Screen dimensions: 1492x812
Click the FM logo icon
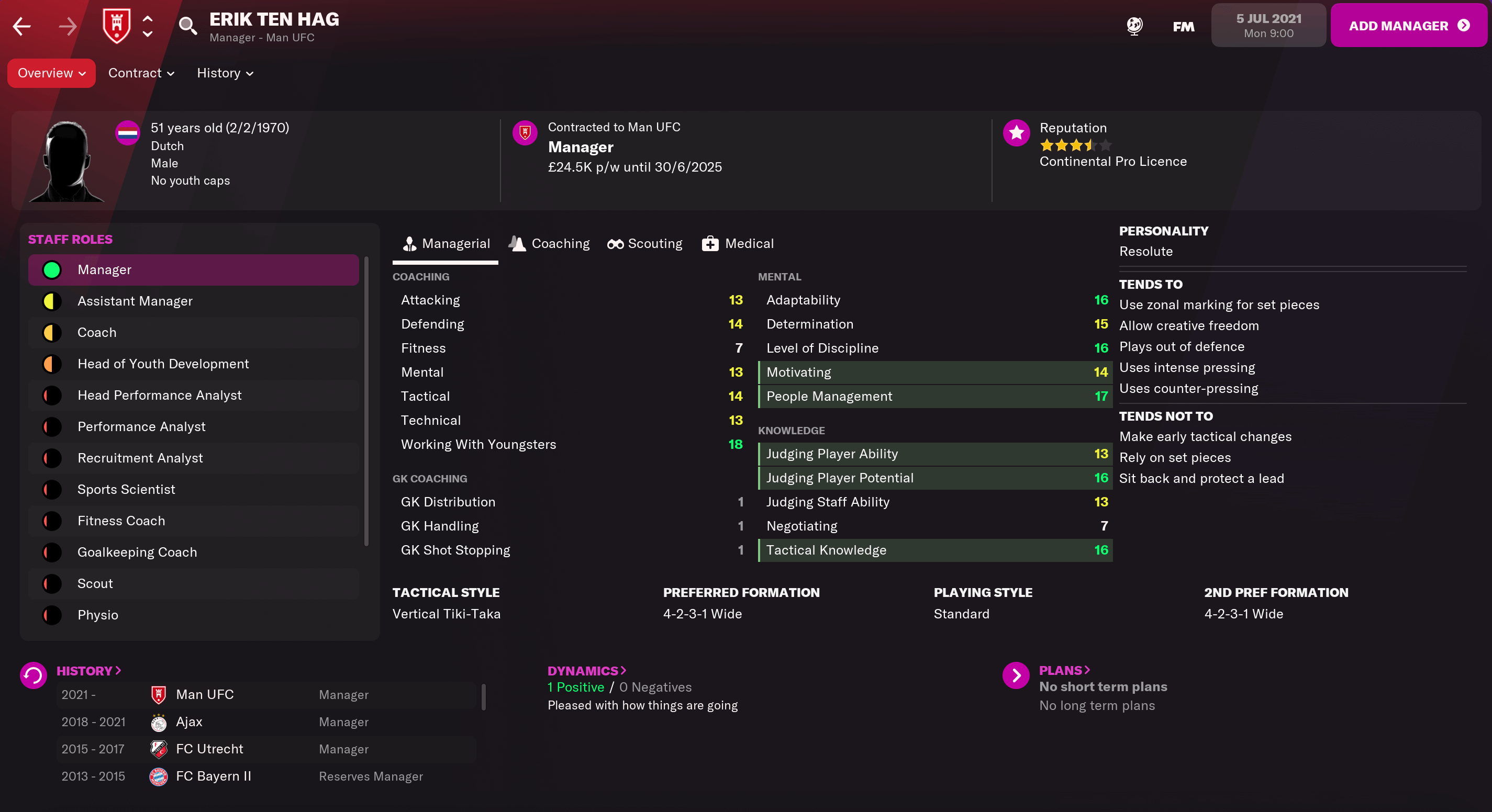point(1182,26)
